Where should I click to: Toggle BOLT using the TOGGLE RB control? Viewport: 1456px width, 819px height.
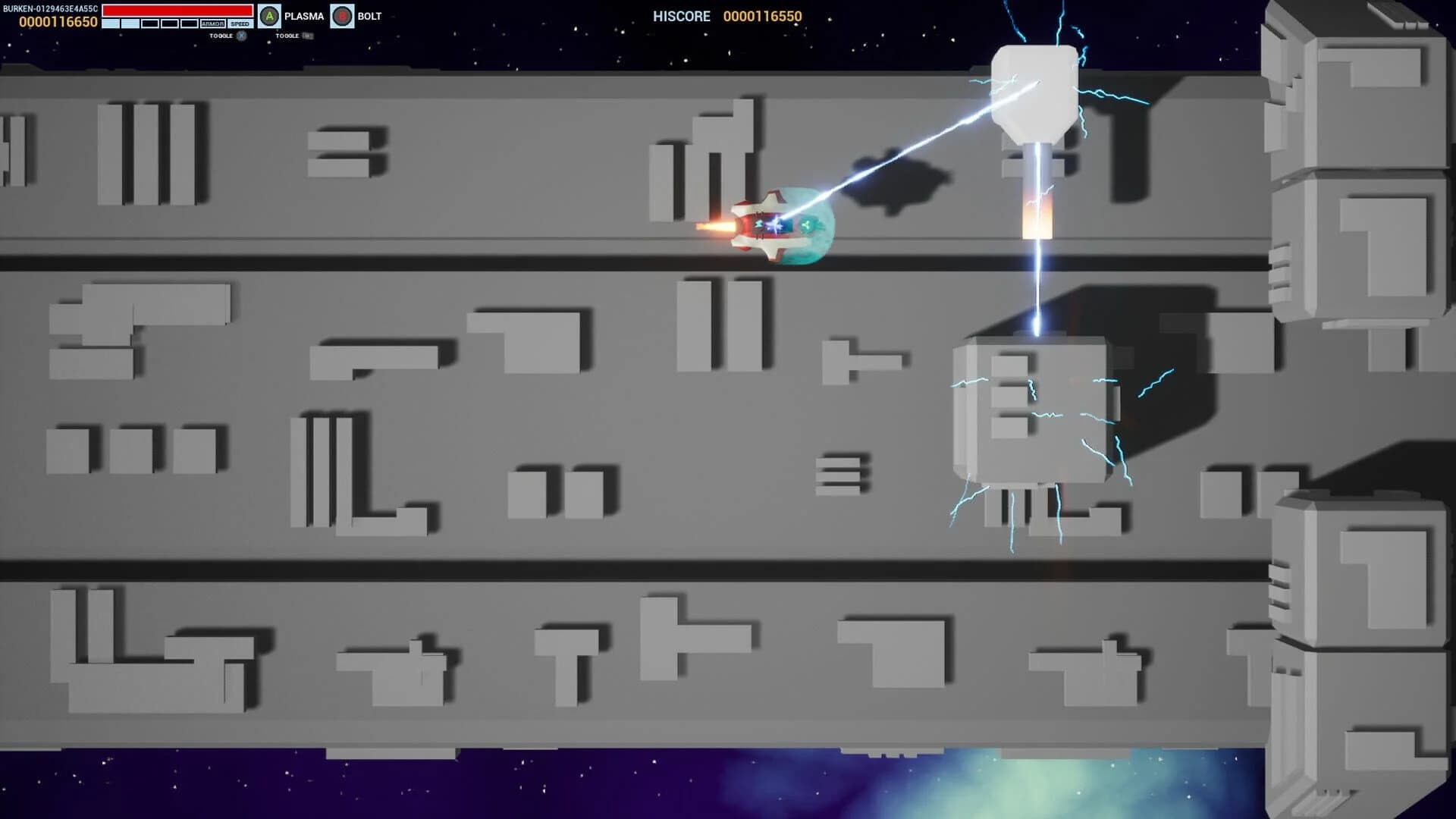click(292, 36)
